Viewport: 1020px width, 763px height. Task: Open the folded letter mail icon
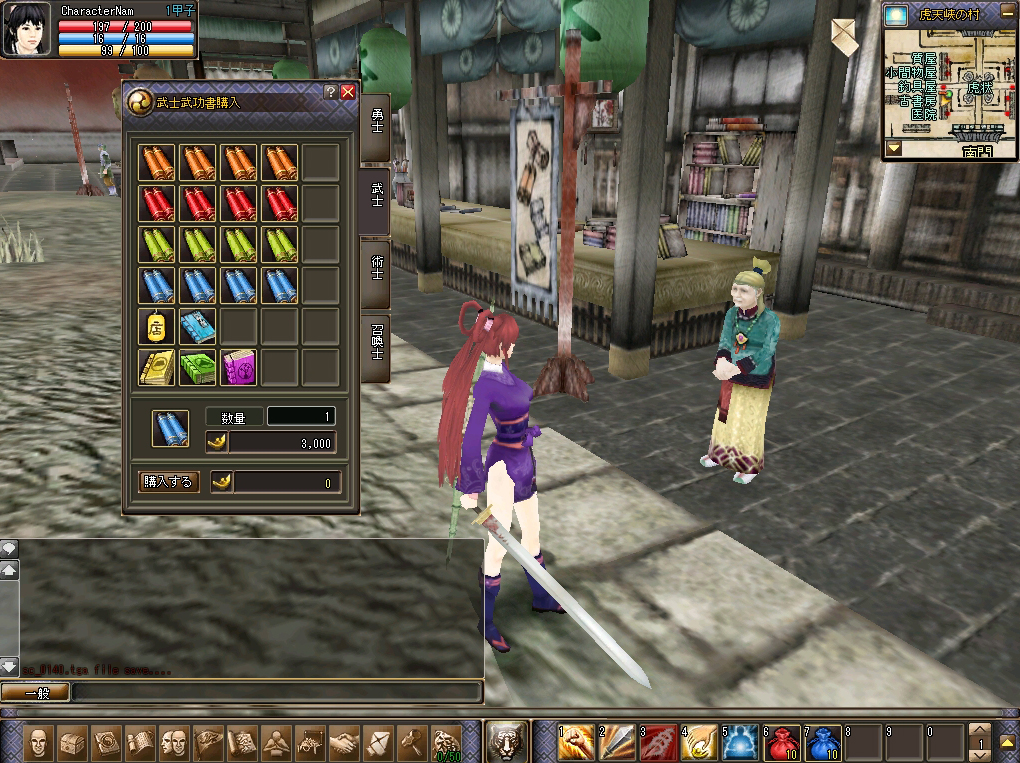tap(844, 36)
